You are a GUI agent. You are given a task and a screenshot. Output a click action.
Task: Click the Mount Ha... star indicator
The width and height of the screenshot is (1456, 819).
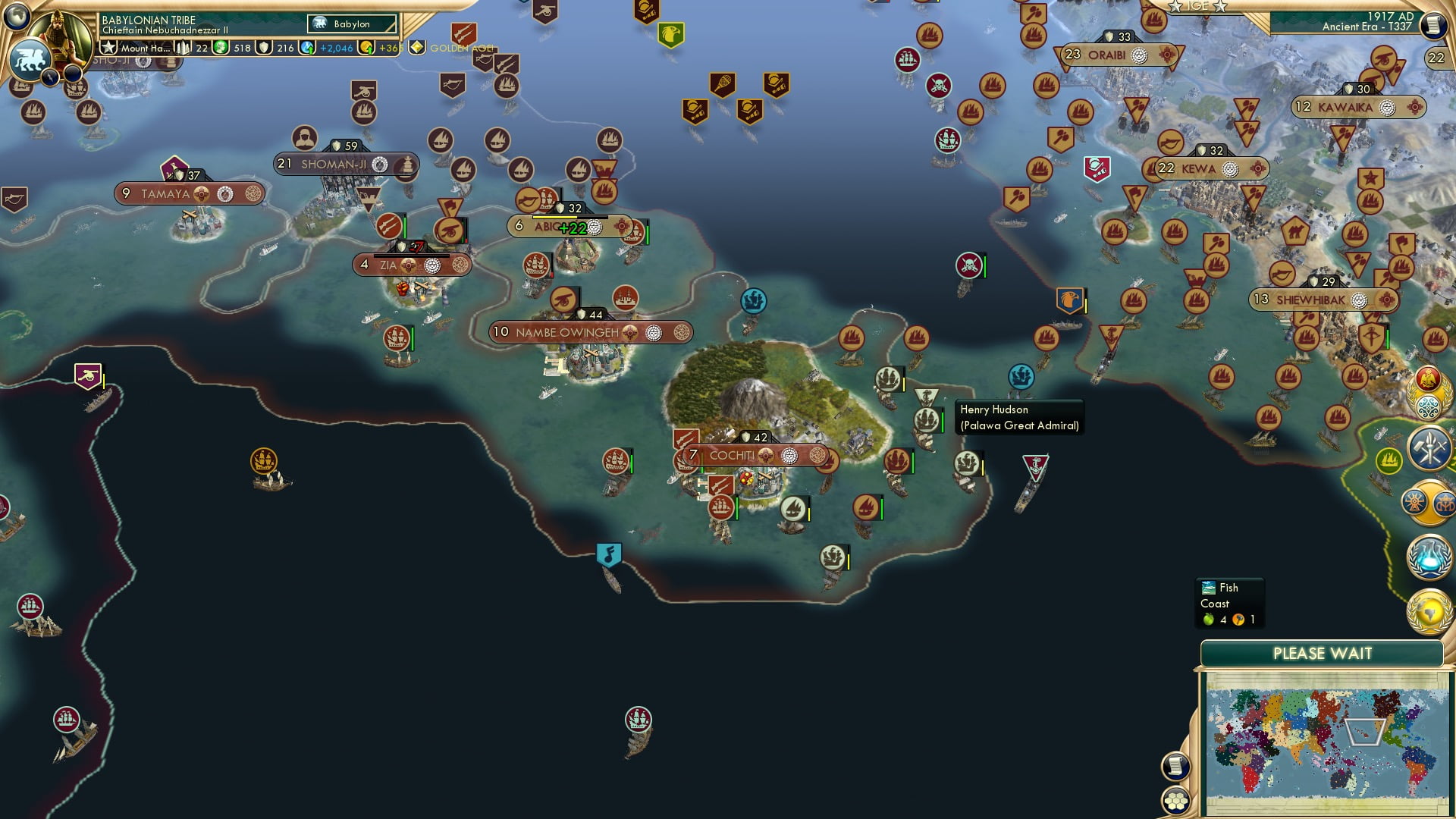[140, 48]
